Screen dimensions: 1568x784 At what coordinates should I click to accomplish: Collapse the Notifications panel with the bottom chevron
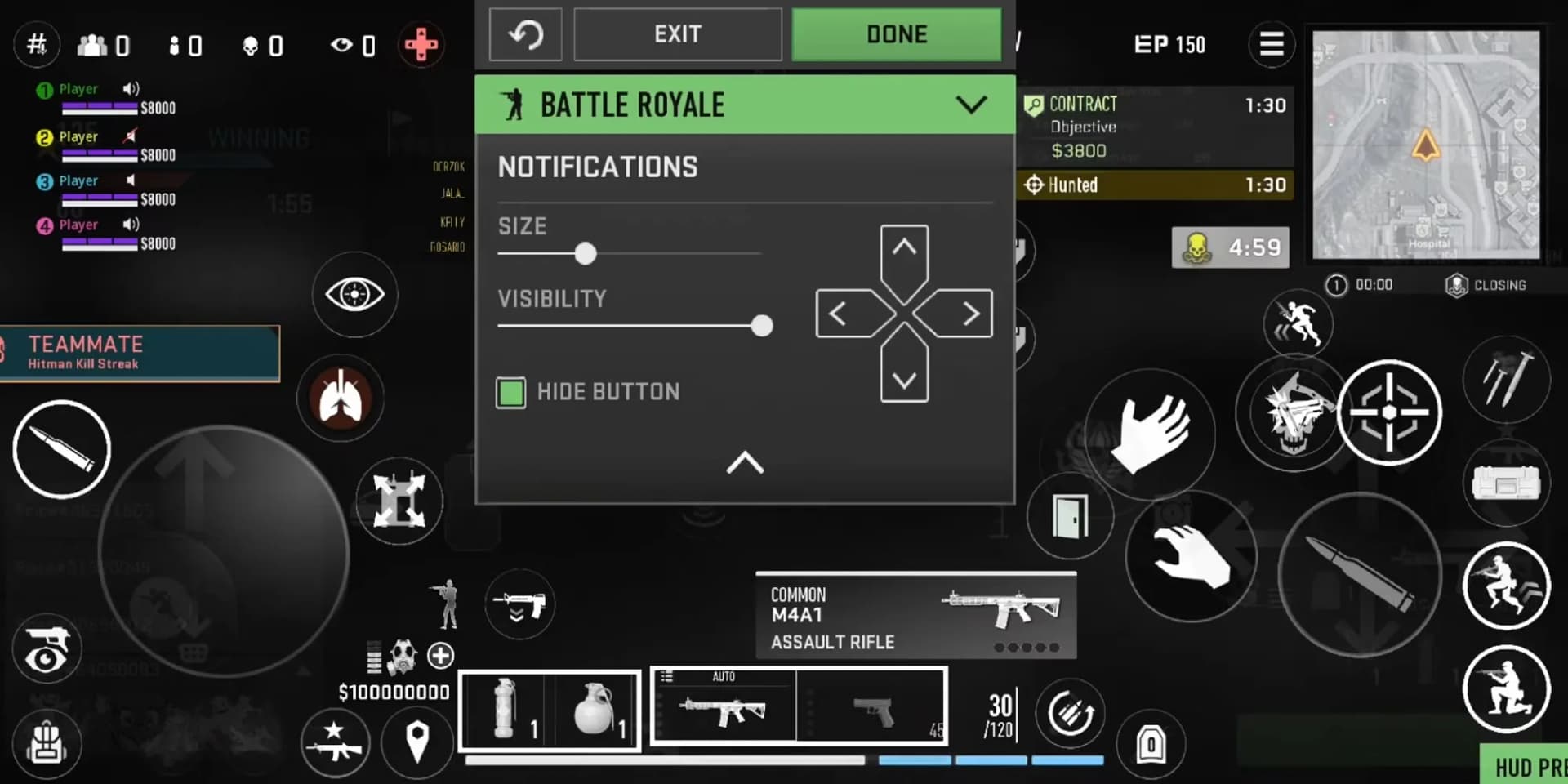point(745,463)
